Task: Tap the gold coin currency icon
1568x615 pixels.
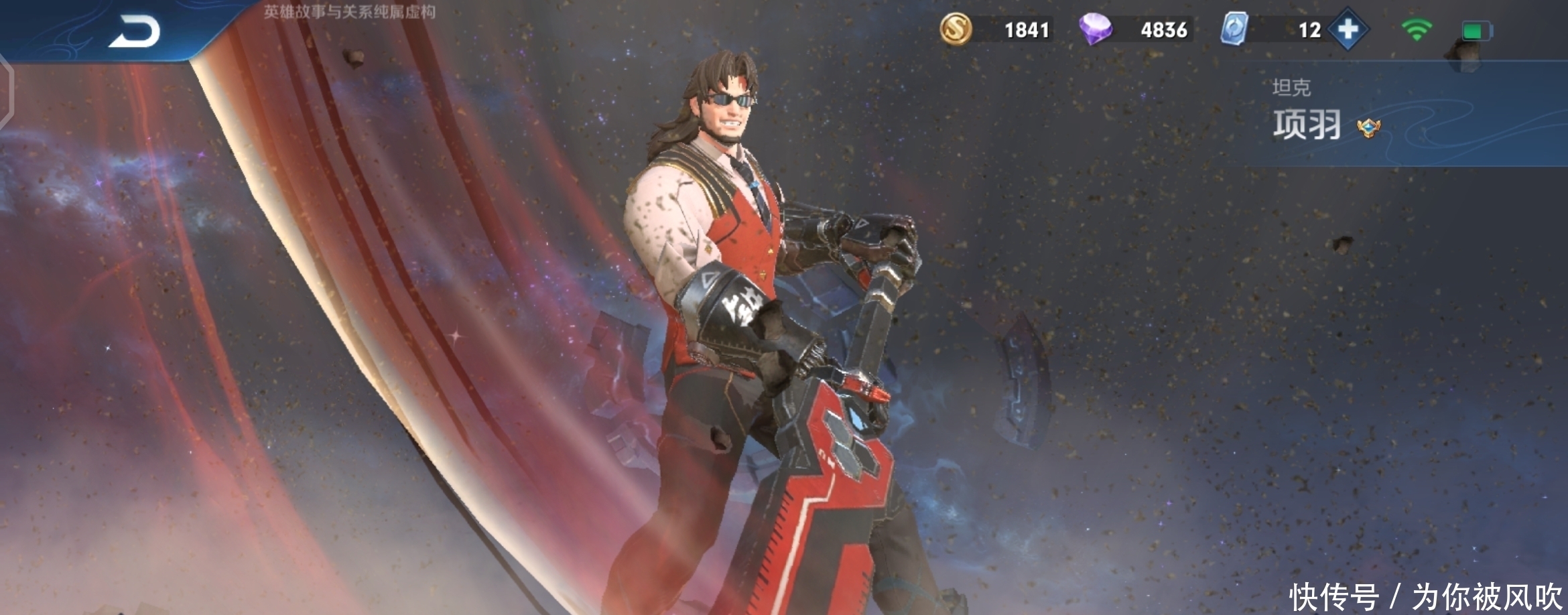Action: pos(956,29)
